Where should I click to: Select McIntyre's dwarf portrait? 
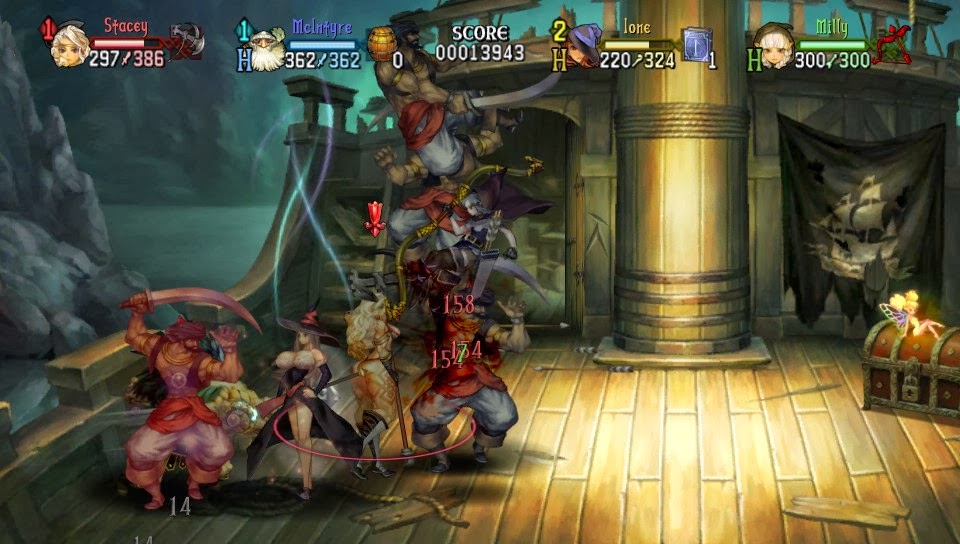coord(264,48)
